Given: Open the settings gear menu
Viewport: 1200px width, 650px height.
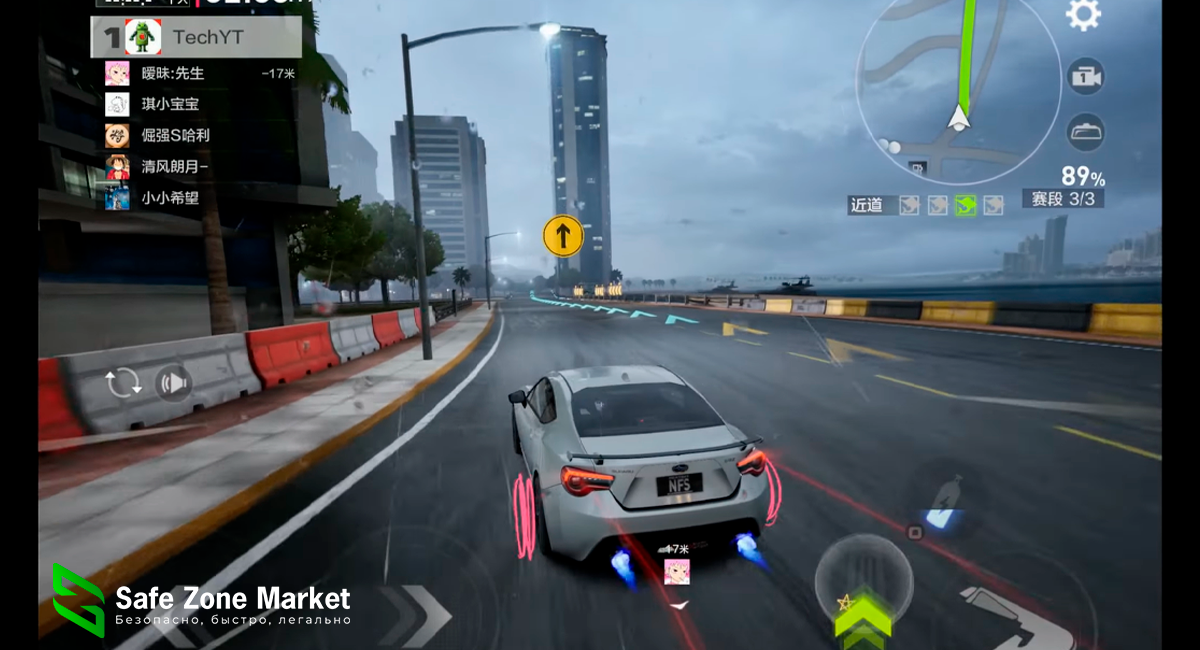Looking at the screenshot, I should [x=1083, y=14].
